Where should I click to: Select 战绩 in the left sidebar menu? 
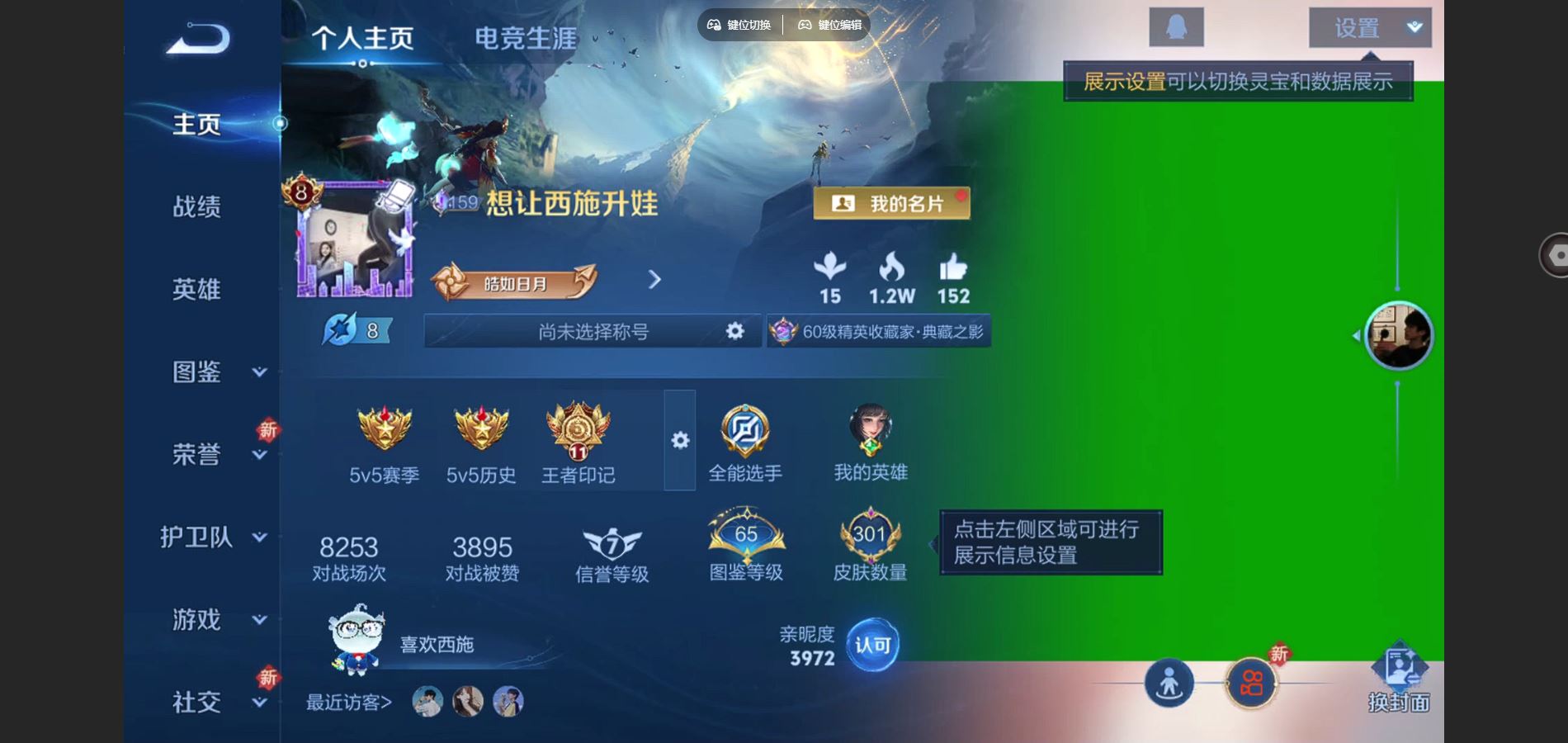196,208
